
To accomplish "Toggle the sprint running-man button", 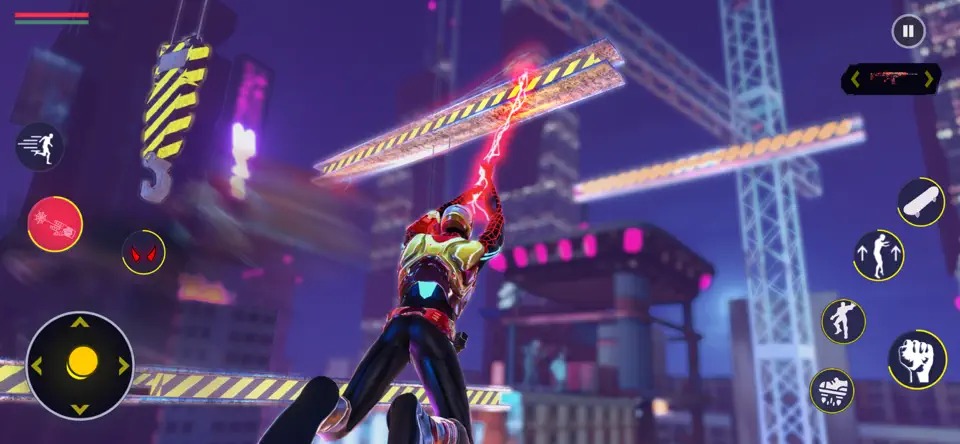I will 40,146.
